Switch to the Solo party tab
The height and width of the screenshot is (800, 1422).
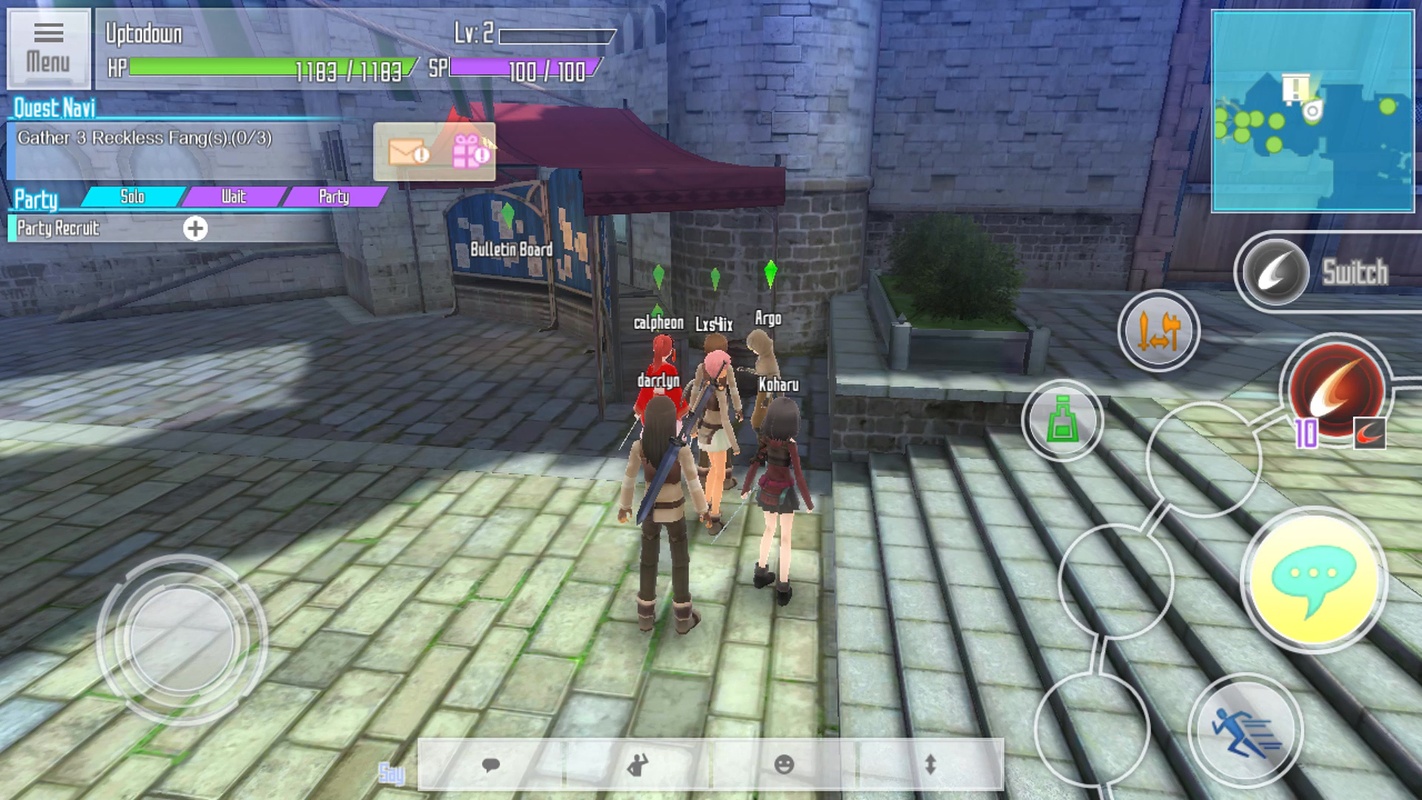click(132, 197)
